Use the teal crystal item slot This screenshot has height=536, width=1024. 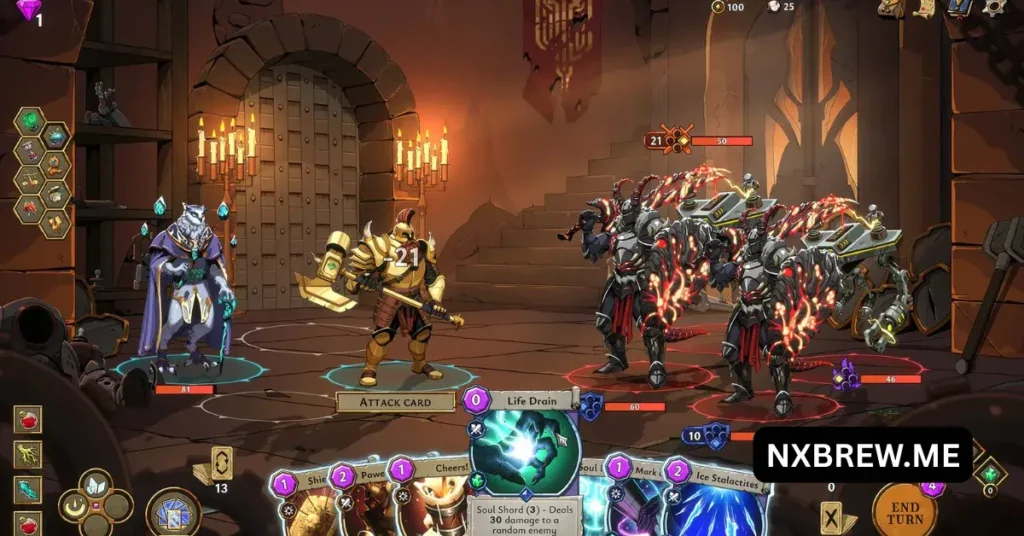click(27, 488)
